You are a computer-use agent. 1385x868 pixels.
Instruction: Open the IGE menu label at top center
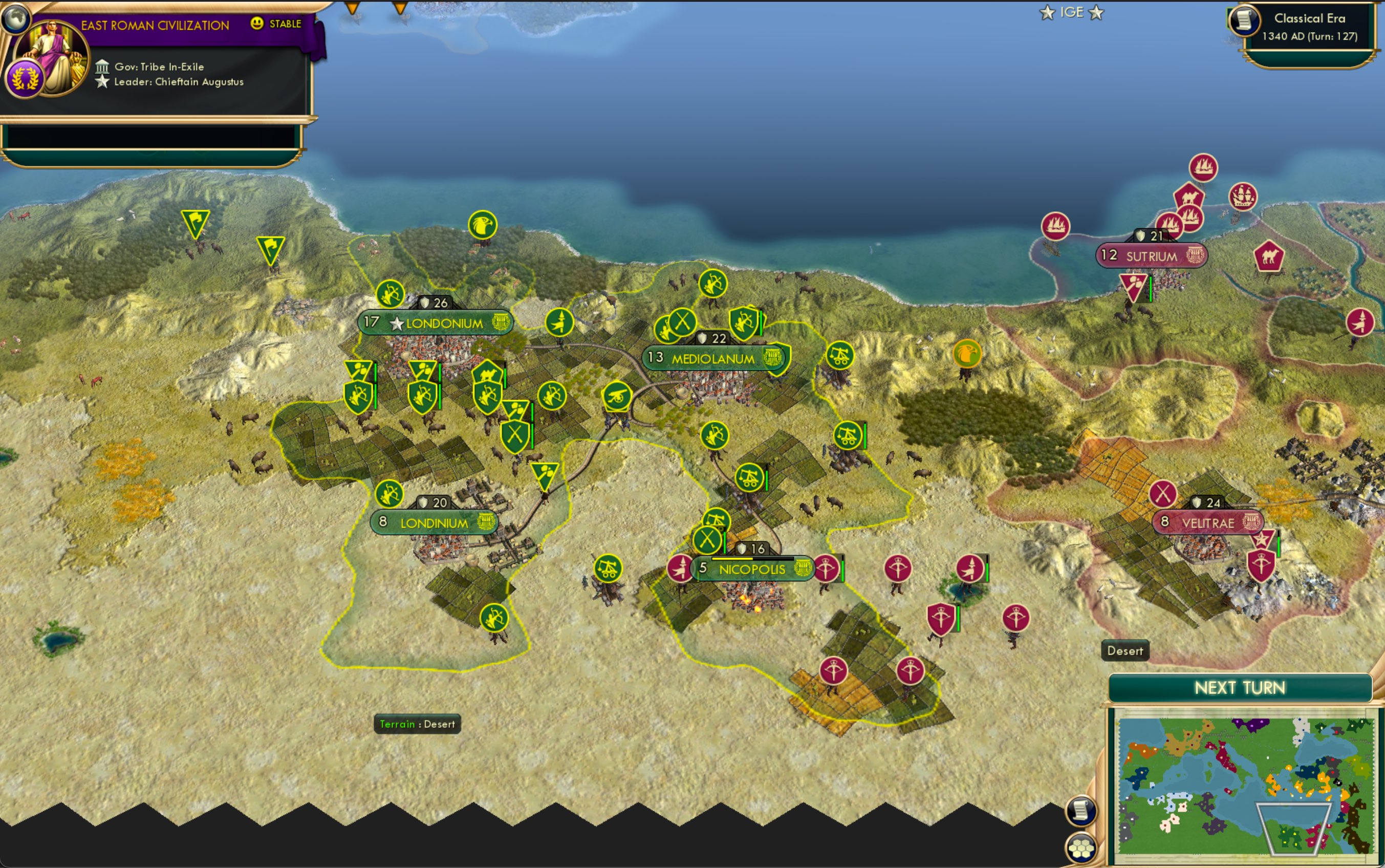coord(1072,11)
